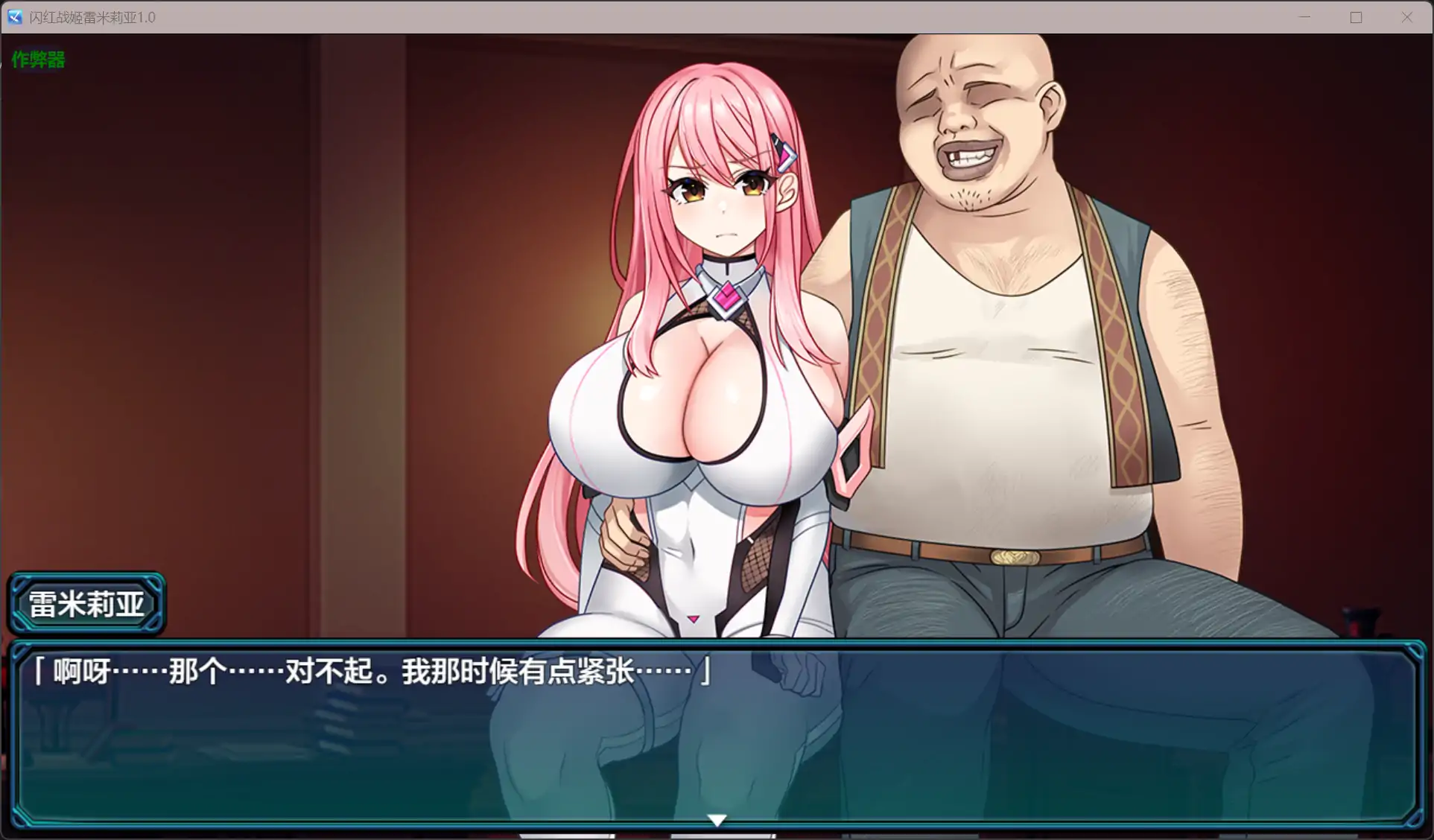The image size is (1434, 840).
Task: Minimize the game window
Action: (x=1304, y=16)
